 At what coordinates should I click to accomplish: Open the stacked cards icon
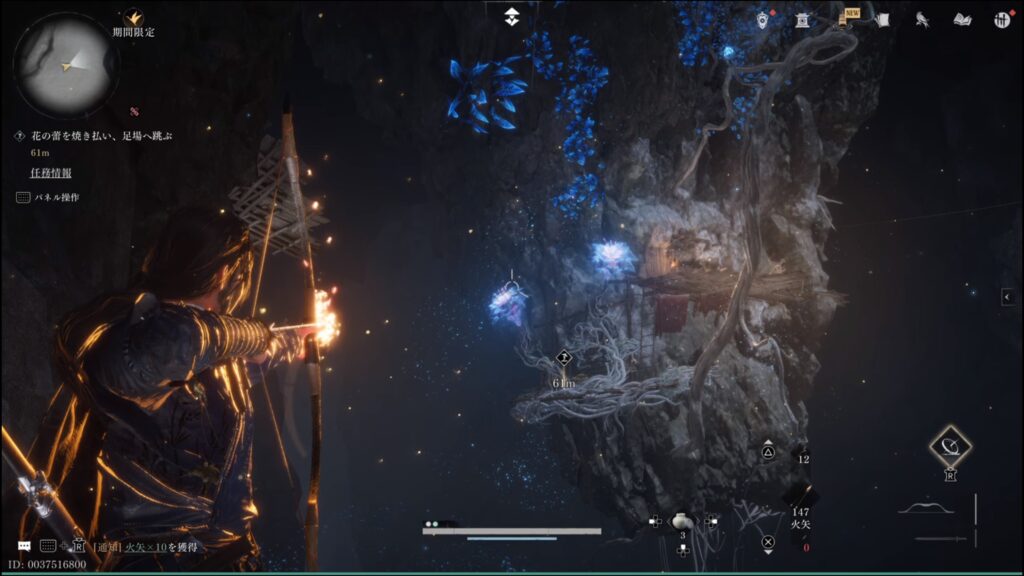tap(882, 20)
